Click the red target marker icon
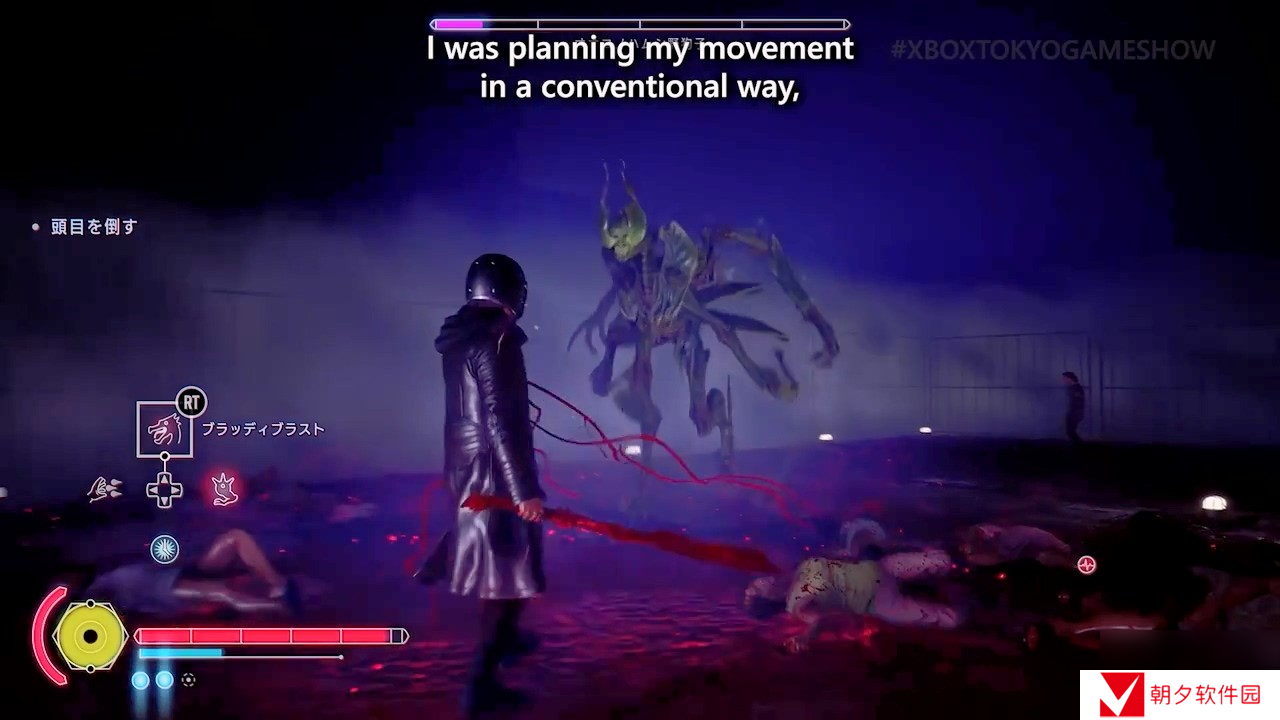 click(x=1087, y=565)
